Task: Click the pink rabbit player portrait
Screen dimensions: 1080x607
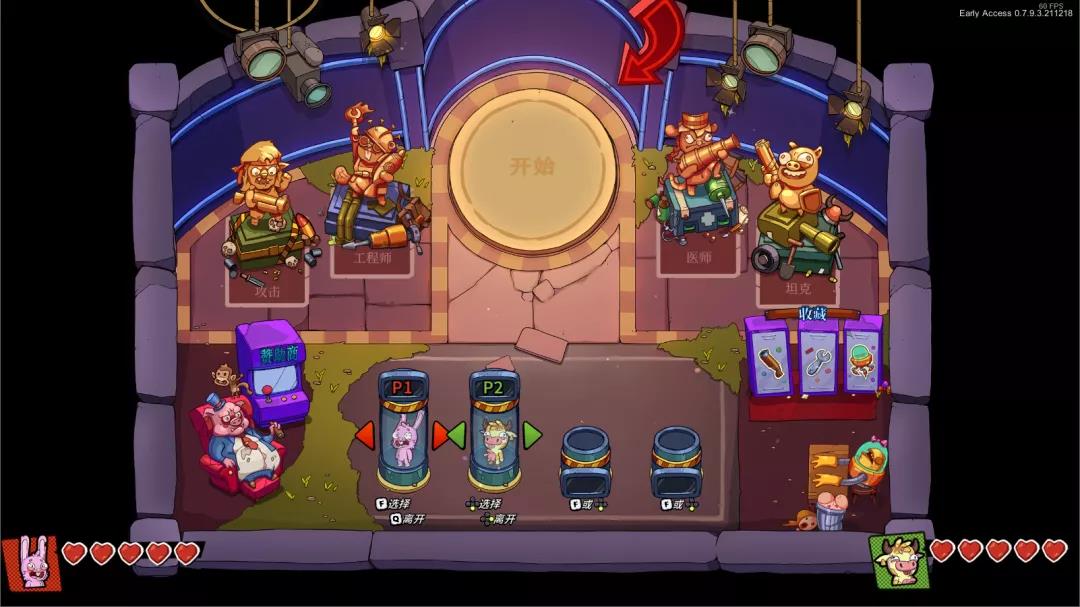Action: (30, 563)
